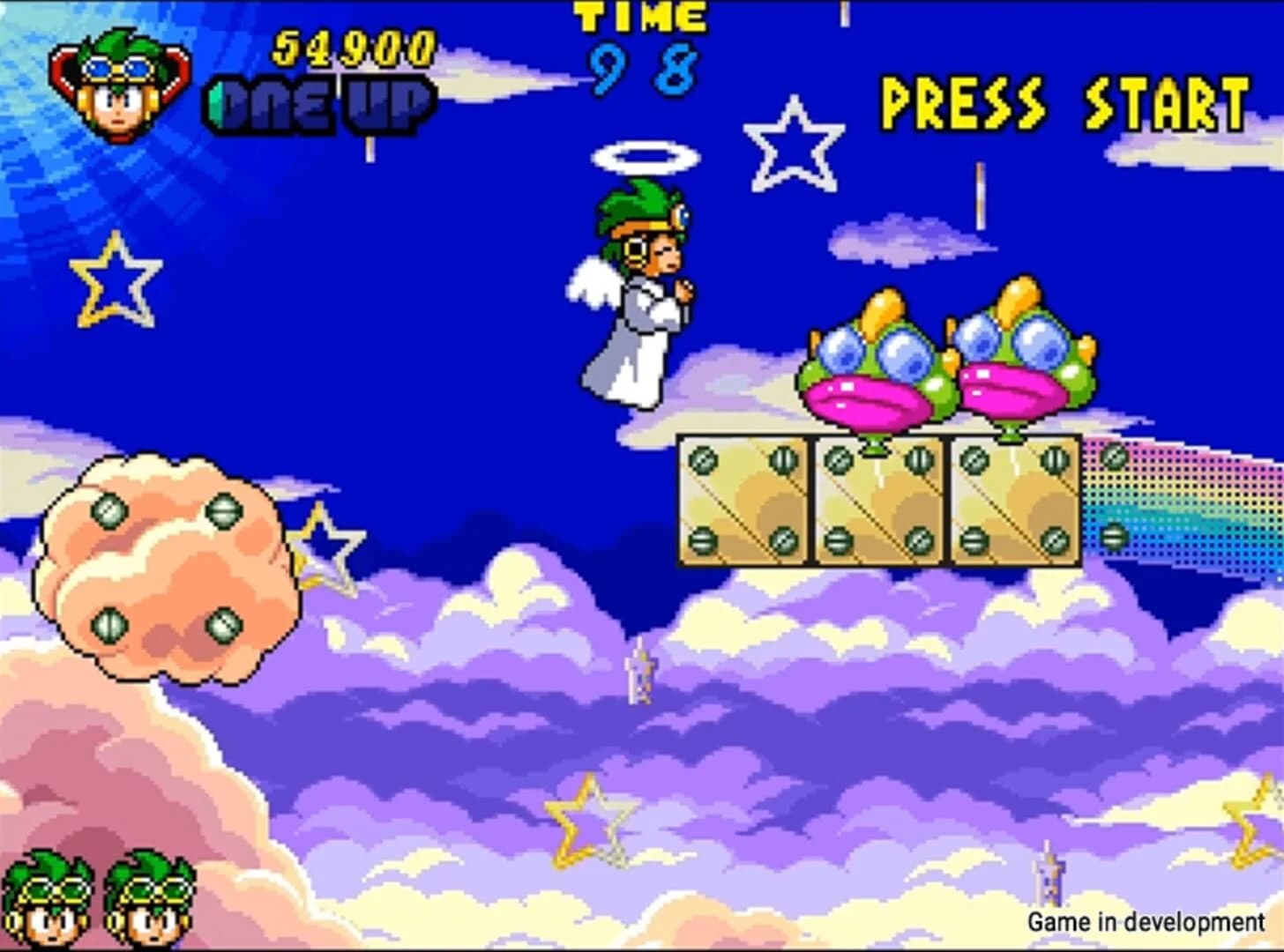Click the TIME label at the top
This screenshot has width=1284, height=952.
(638, 16)
